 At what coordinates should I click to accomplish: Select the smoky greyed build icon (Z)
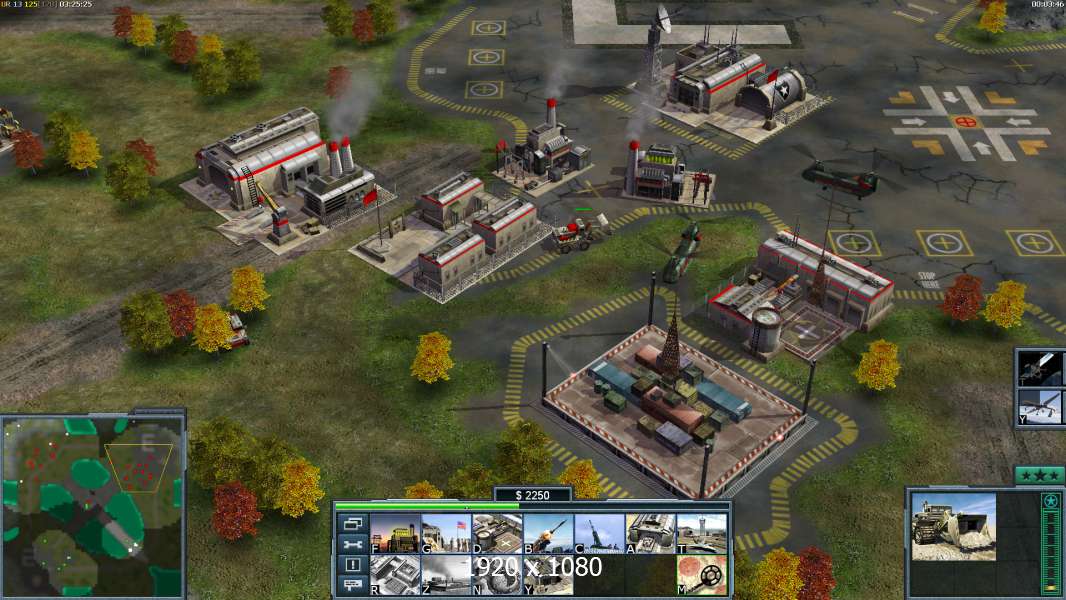(446, 575)
